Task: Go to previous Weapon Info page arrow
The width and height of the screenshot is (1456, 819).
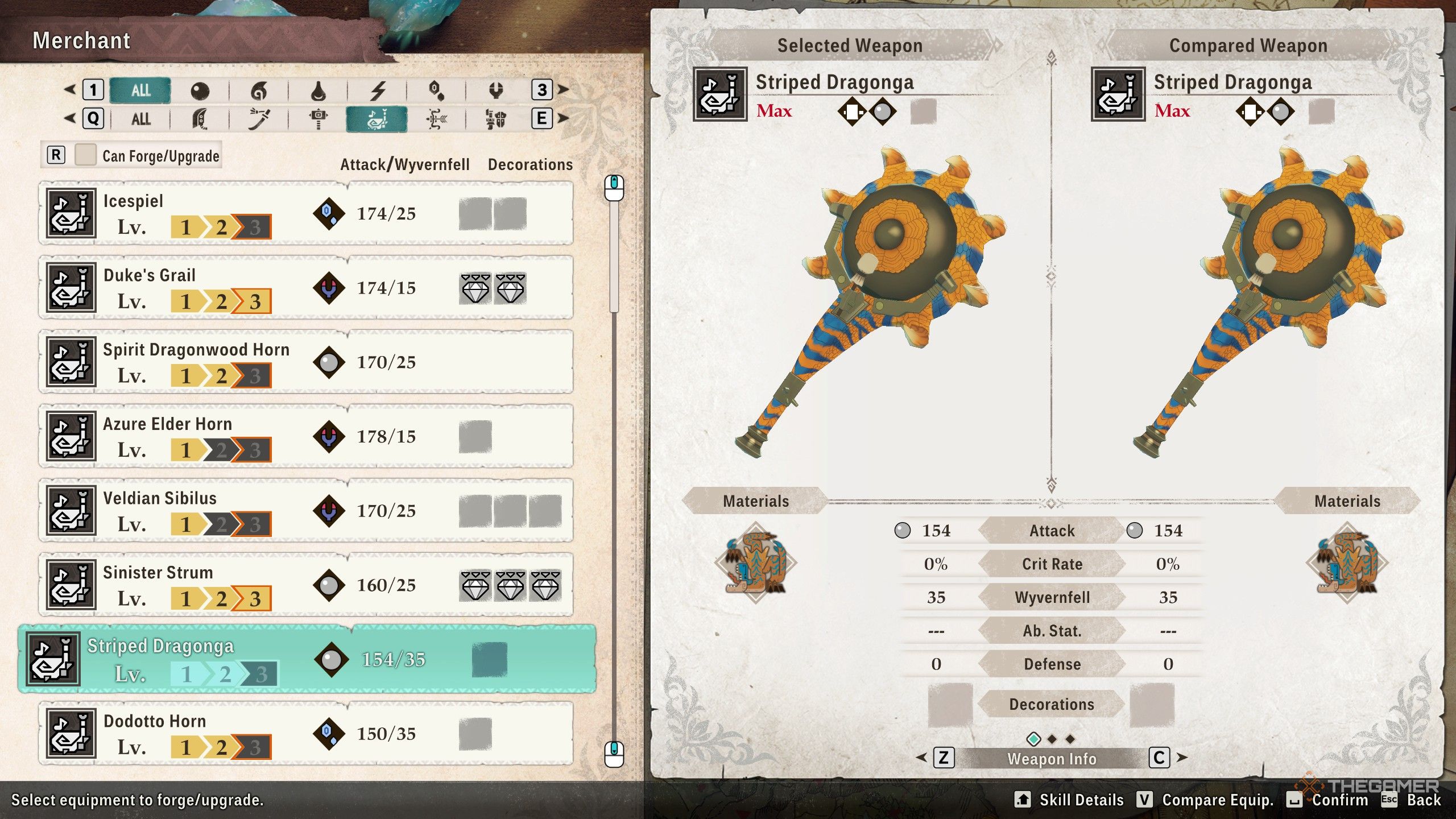Action: point(922,758)
